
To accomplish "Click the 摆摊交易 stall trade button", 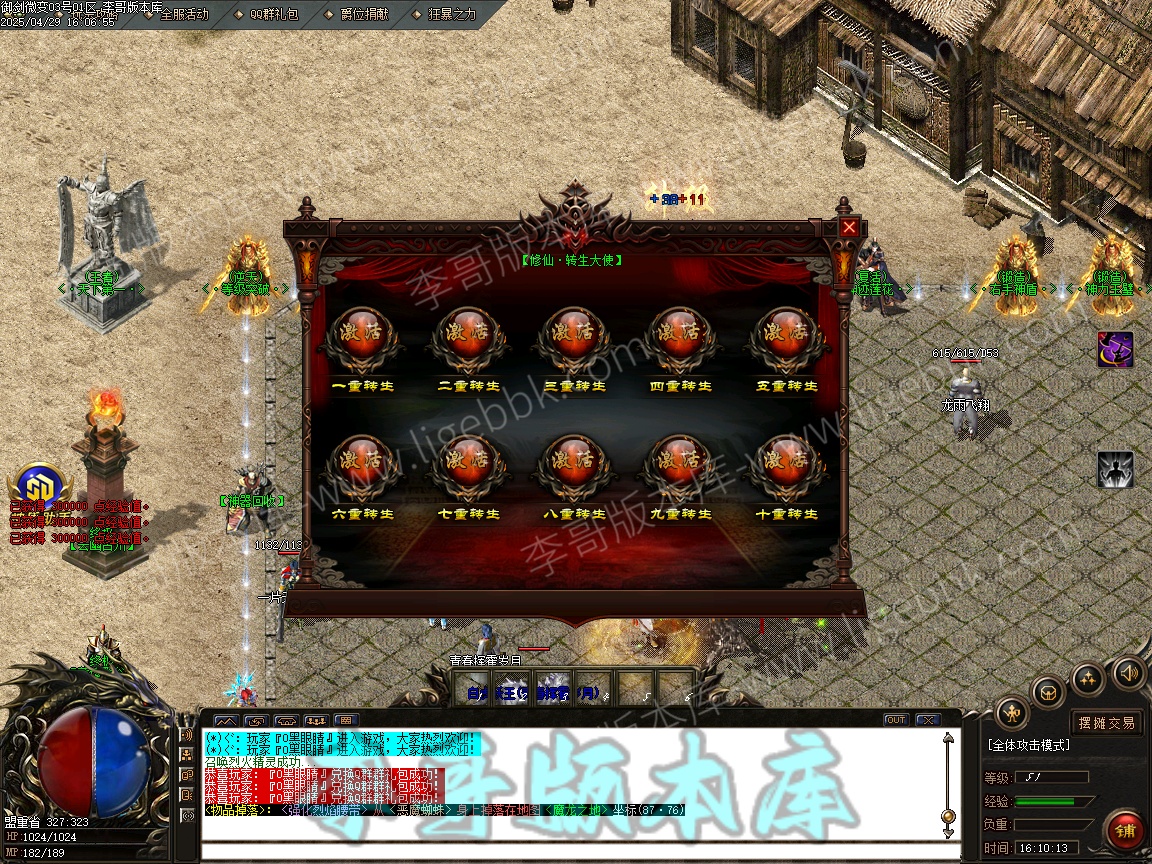I will [1107, 723].
